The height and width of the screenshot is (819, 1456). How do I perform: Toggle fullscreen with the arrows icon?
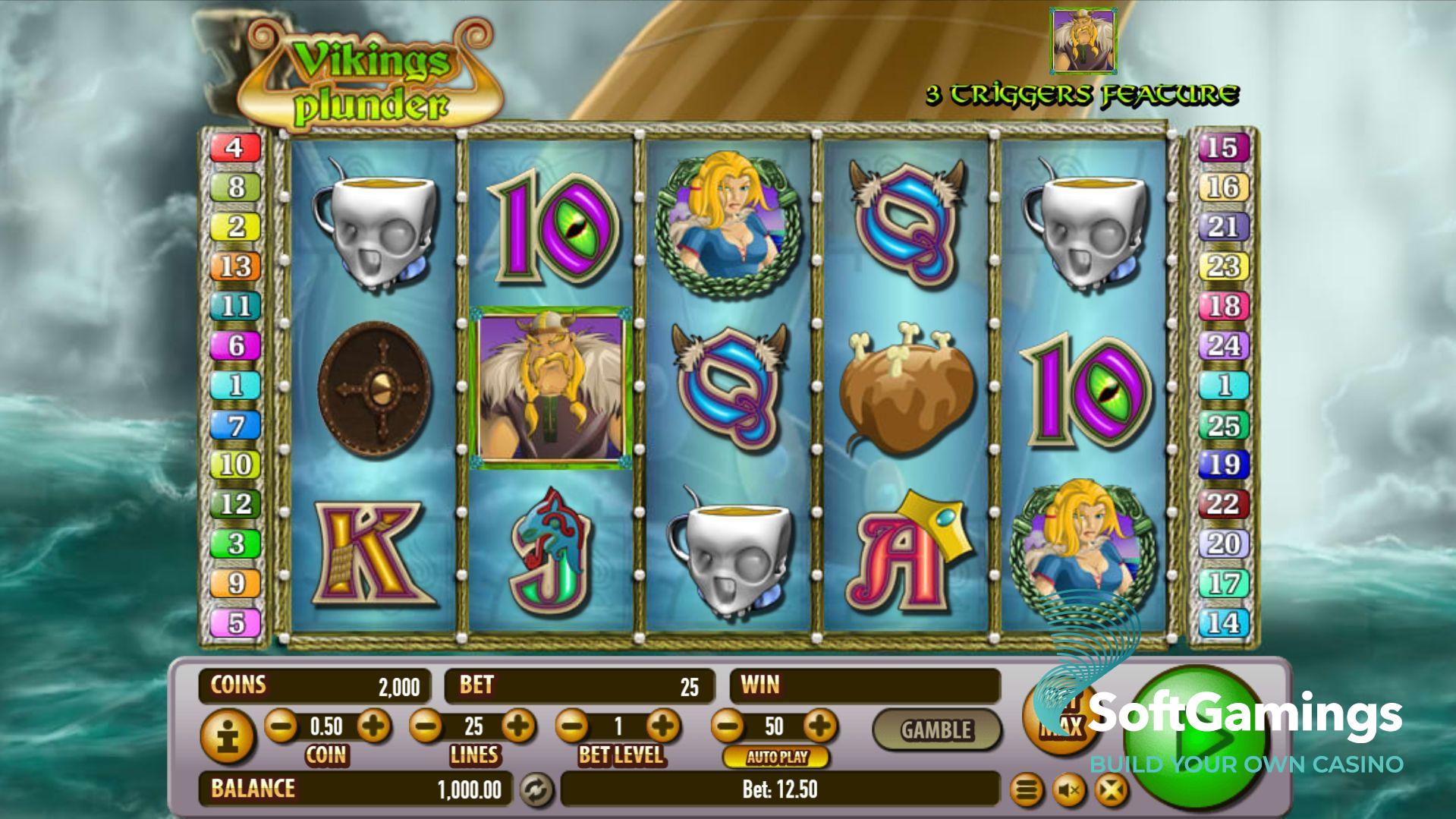pos(1112,791)
